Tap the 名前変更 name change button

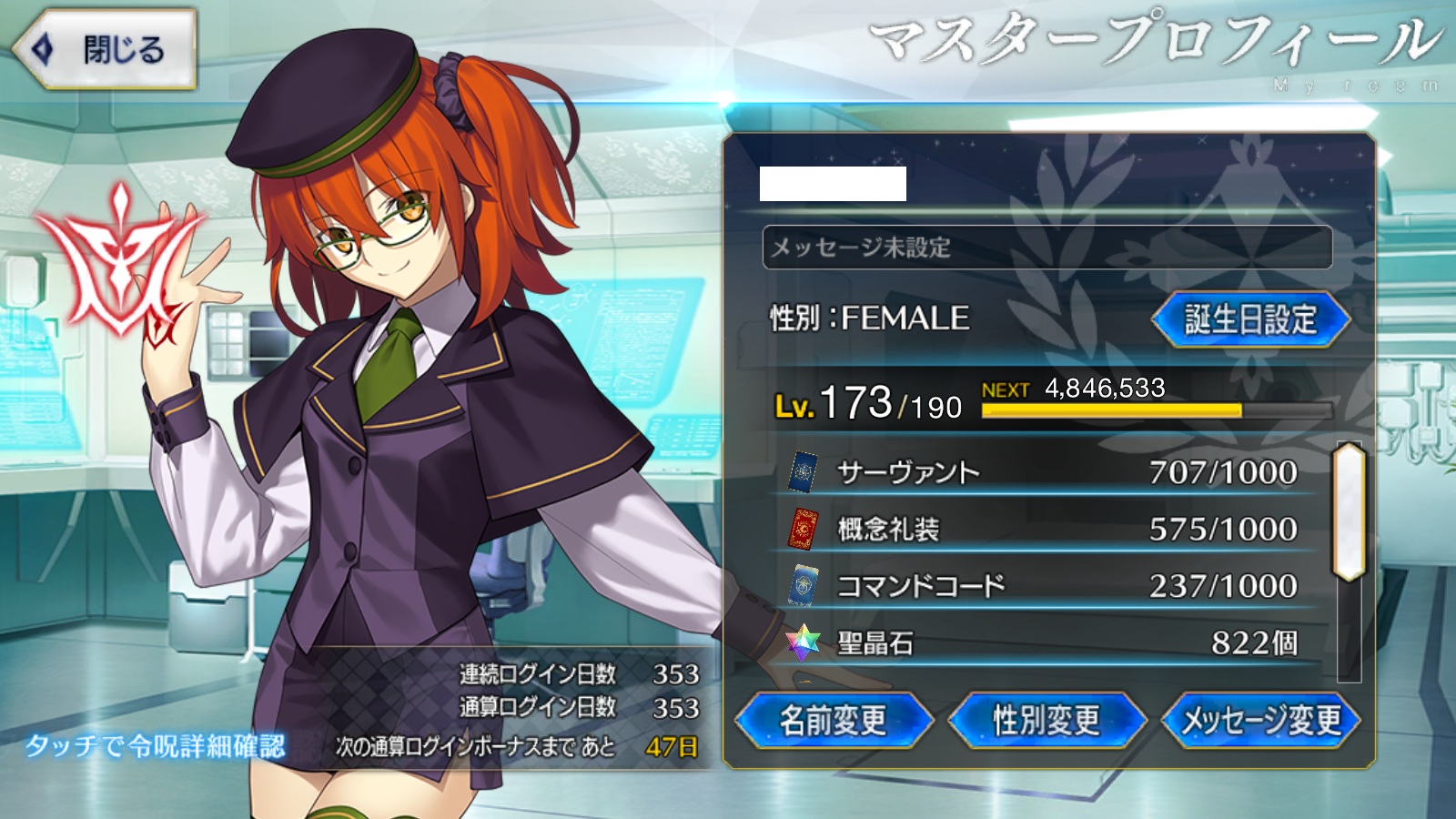click(x=833, y=721)
